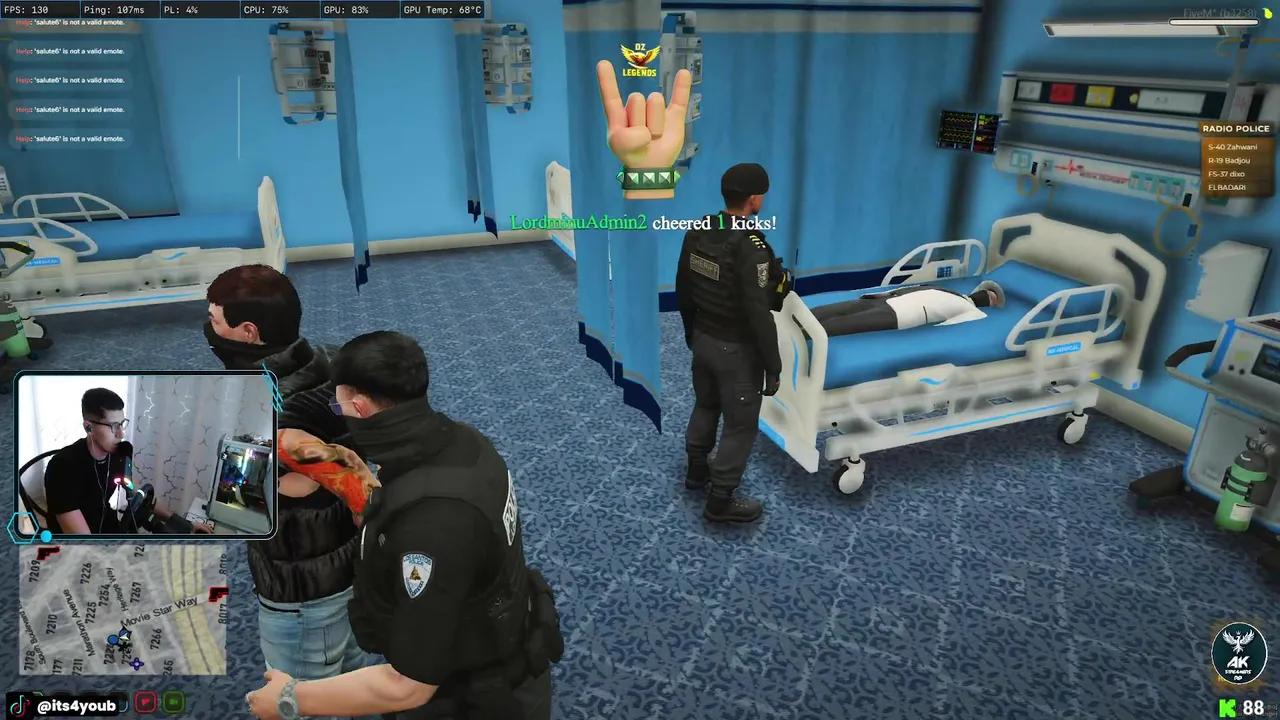Select FS-37 dixo from the police radio
Screen dimensions: 1280x720
coord(1226,173)
